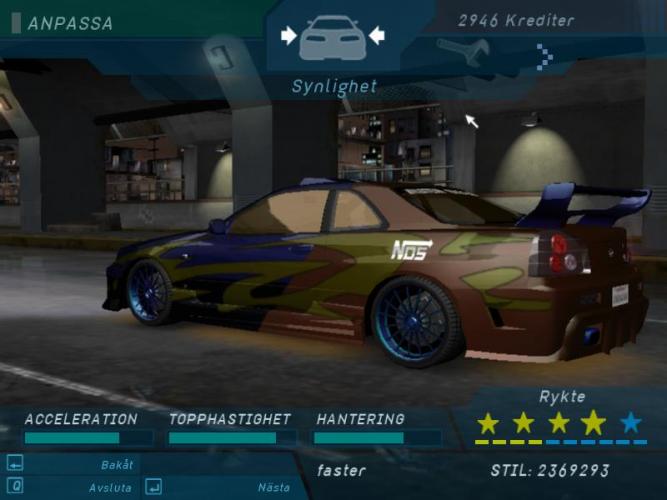Select the Synlighet car category icon
The width and height of the screenshot is (667, 500).
(333, 37)
